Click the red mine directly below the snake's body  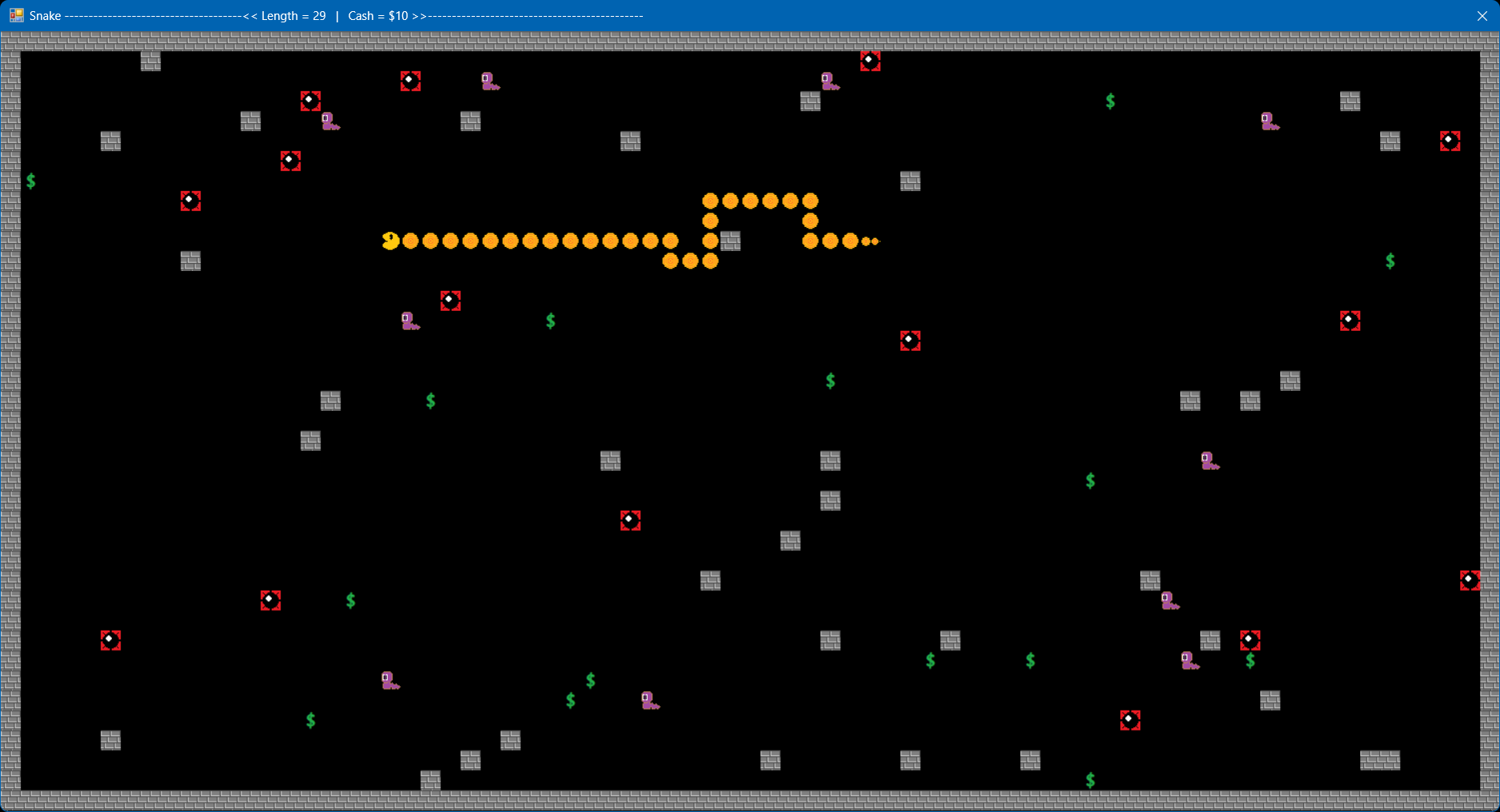450,301
